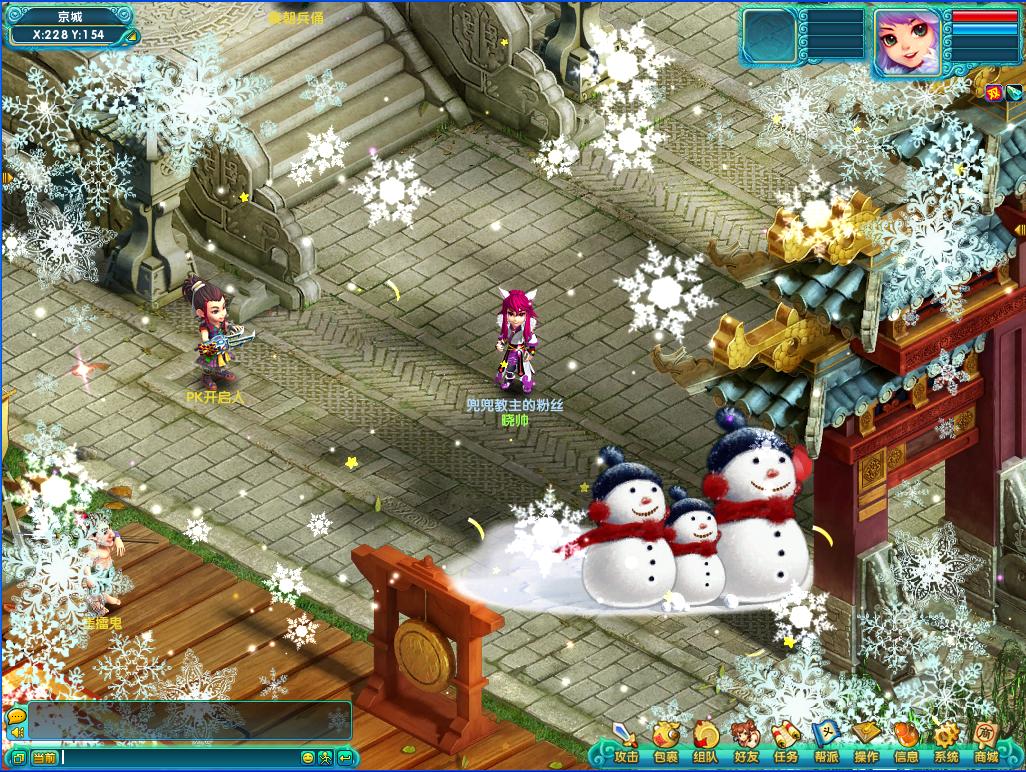Click the speech bubble chat icon
1026x772 pixels.
[x=15, y=717]
